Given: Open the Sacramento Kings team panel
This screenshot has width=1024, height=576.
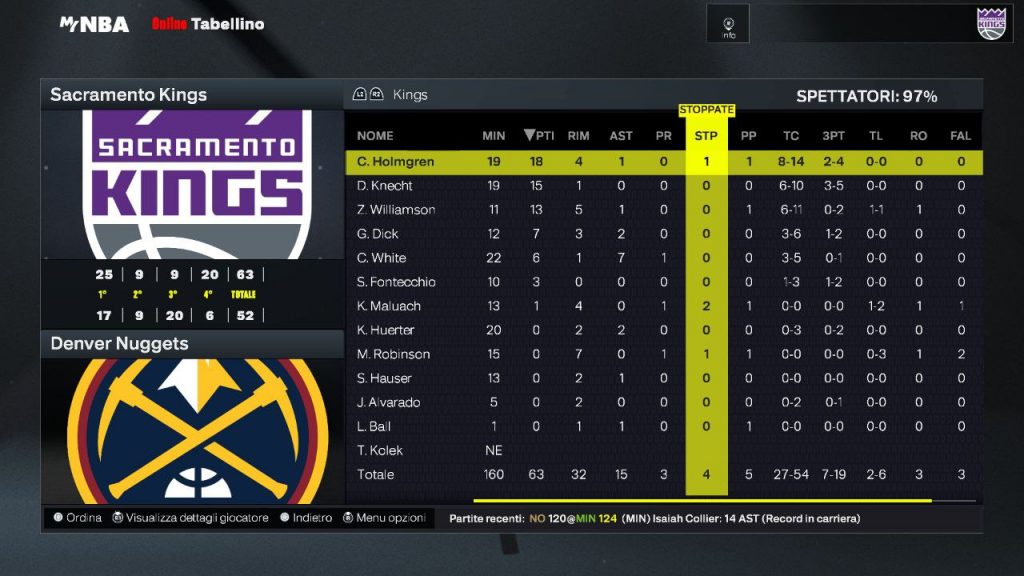Looking at the screenshot, I should click(191, 95).
